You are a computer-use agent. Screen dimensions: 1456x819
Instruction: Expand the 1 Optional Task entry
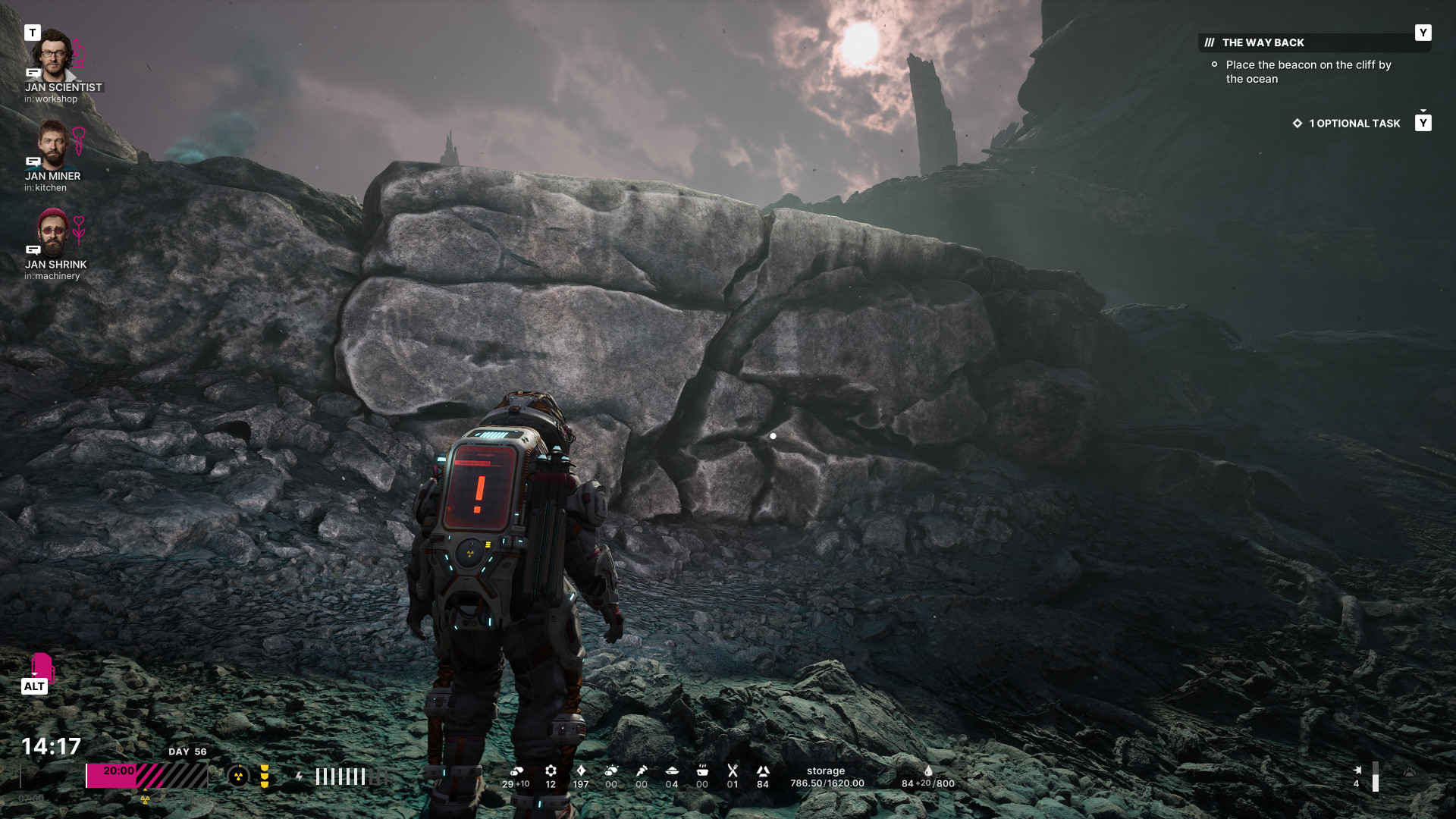(1354, 123)
